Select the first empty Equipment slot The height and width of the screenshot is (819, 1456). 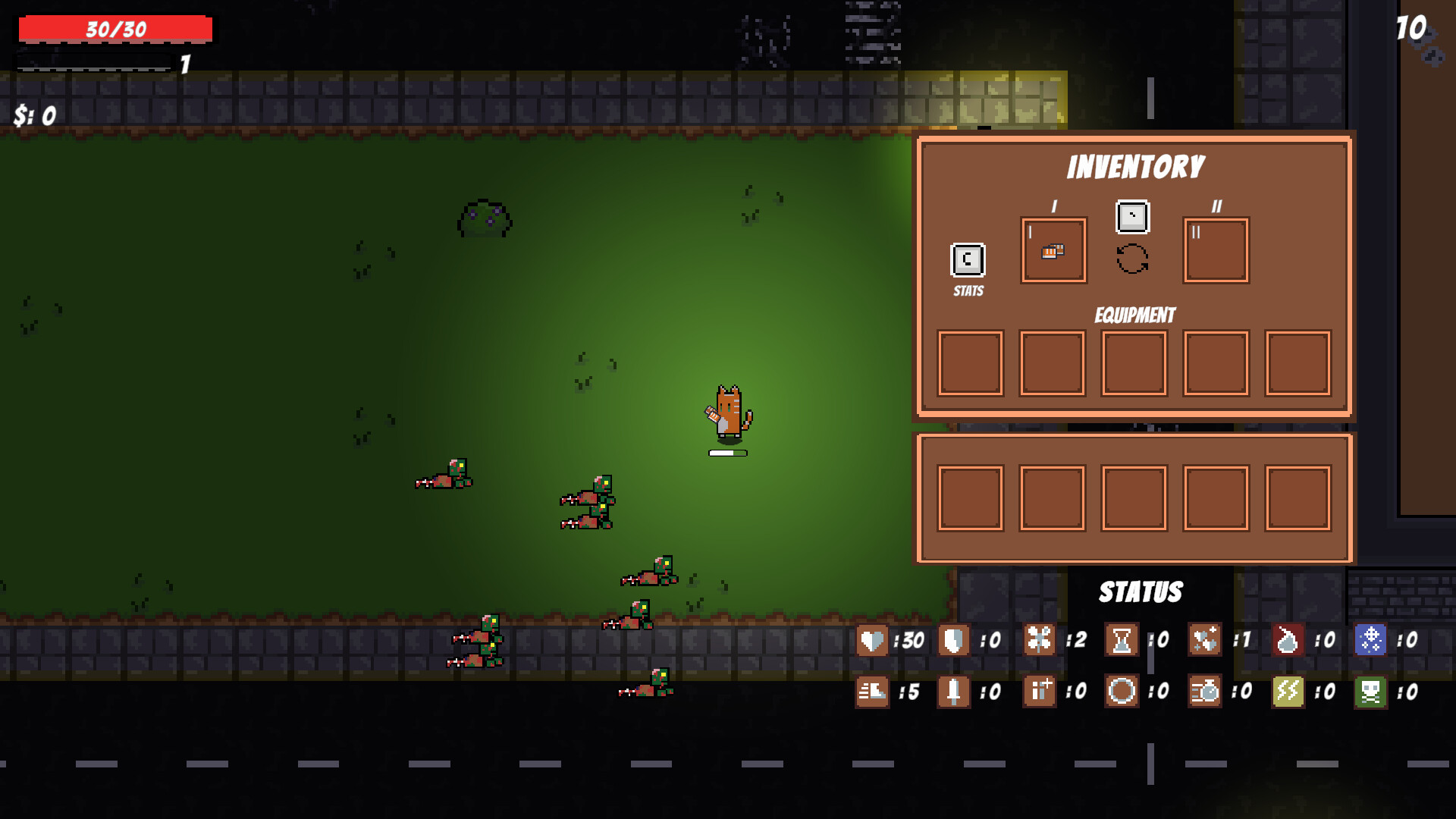pos(971,362)
